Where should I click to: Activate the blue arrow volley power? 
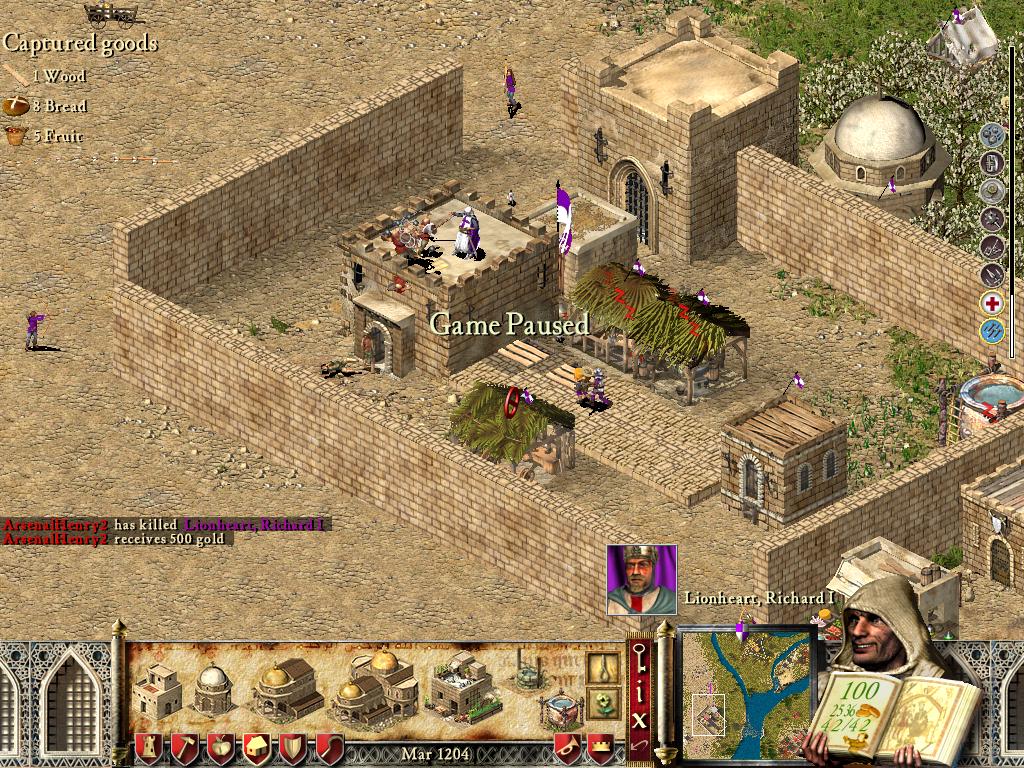point(991,331)
